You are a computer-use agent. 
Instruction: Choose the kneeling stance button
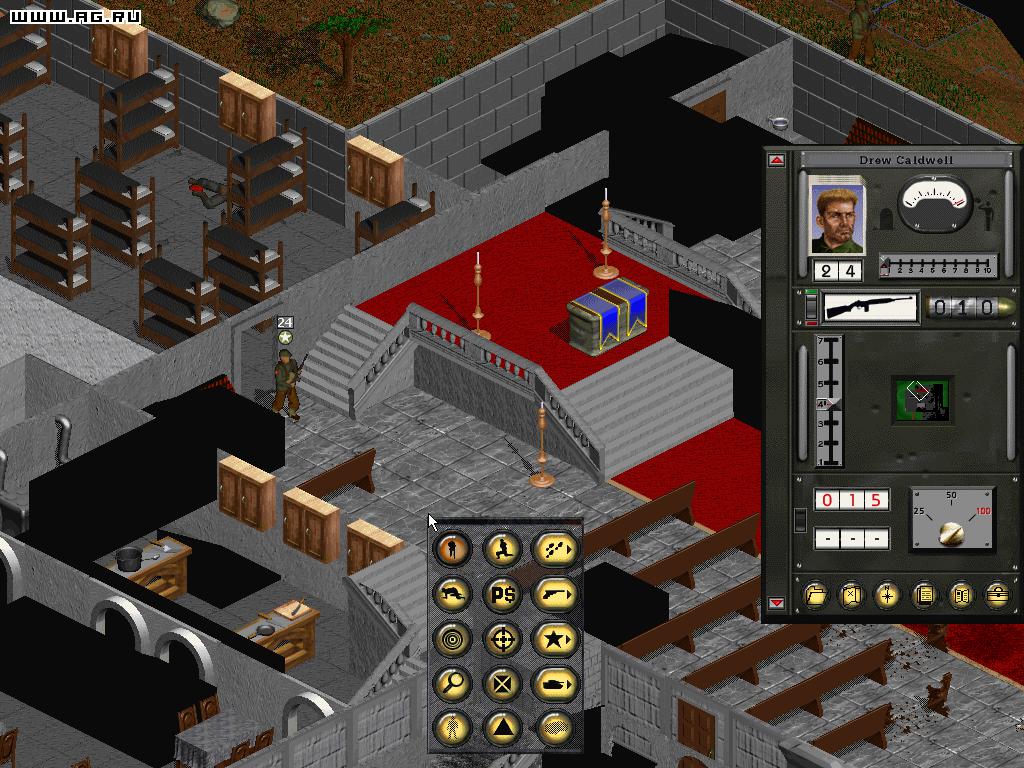pos(503,547)
